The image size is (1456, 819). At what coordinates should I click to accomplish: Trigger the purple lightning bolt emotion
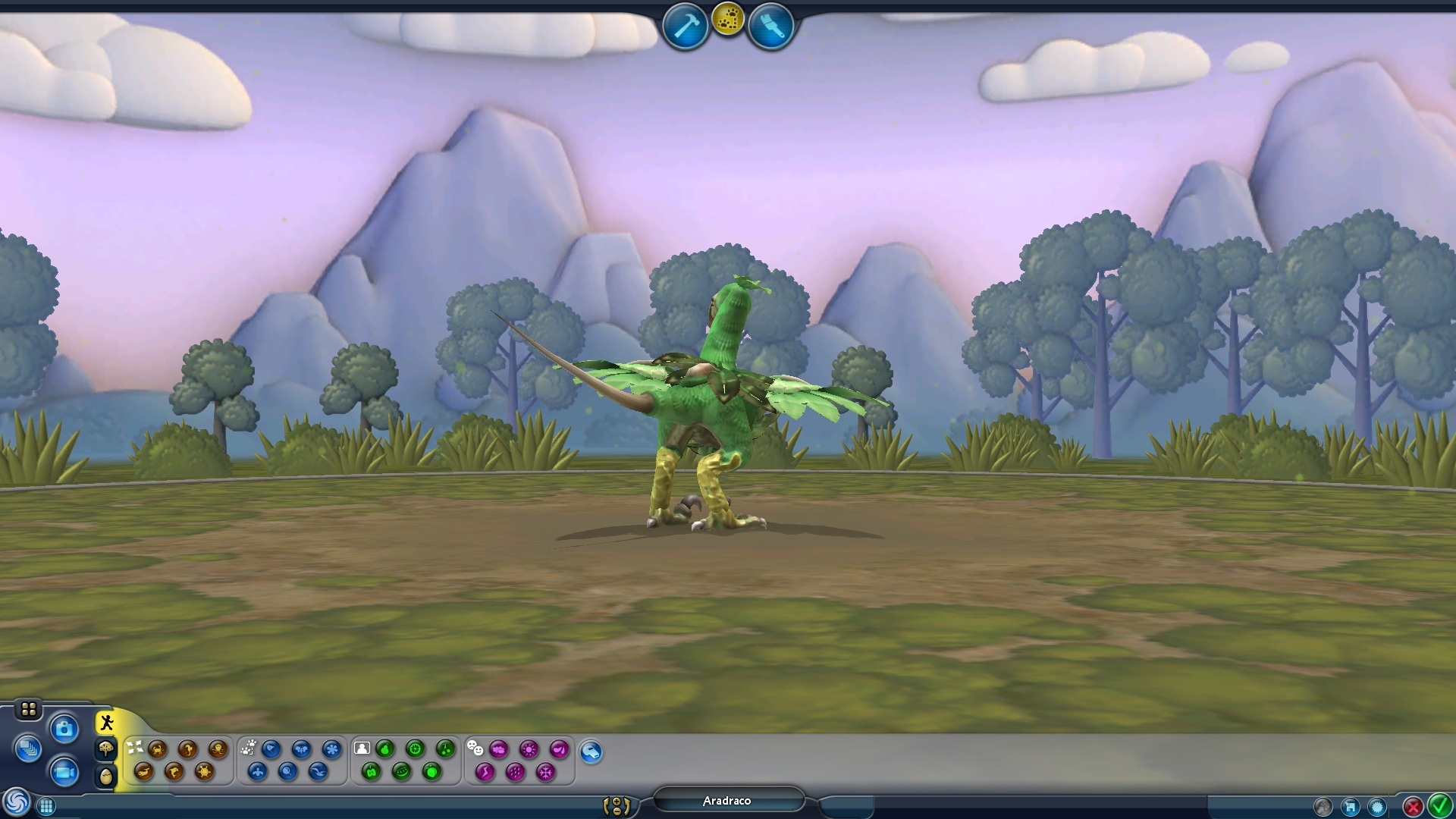(x=485, y=772)
